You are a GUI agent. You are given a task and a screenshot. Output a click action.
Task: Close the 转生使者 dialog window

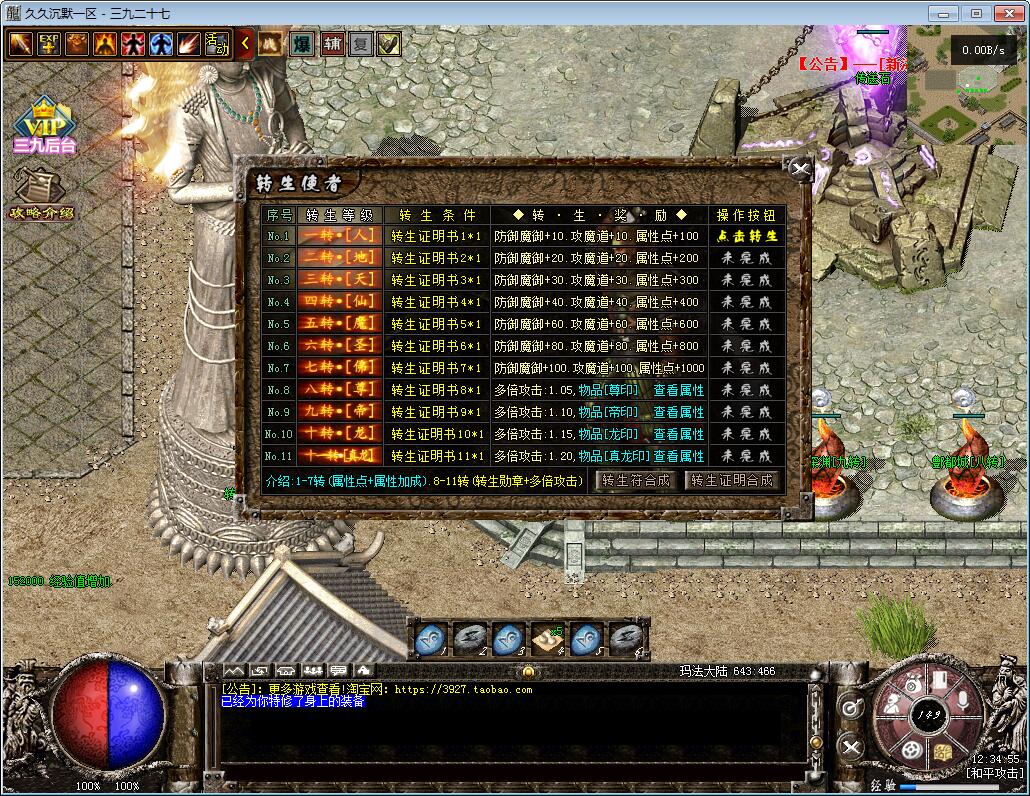tap(799, 169)
